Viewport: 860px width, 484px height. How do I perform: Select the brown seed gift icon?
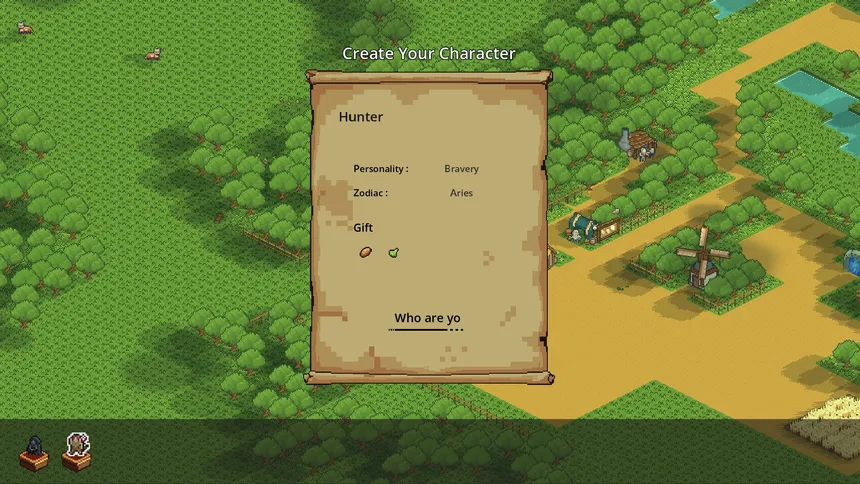pyautogui.click(x=366, y=252)
